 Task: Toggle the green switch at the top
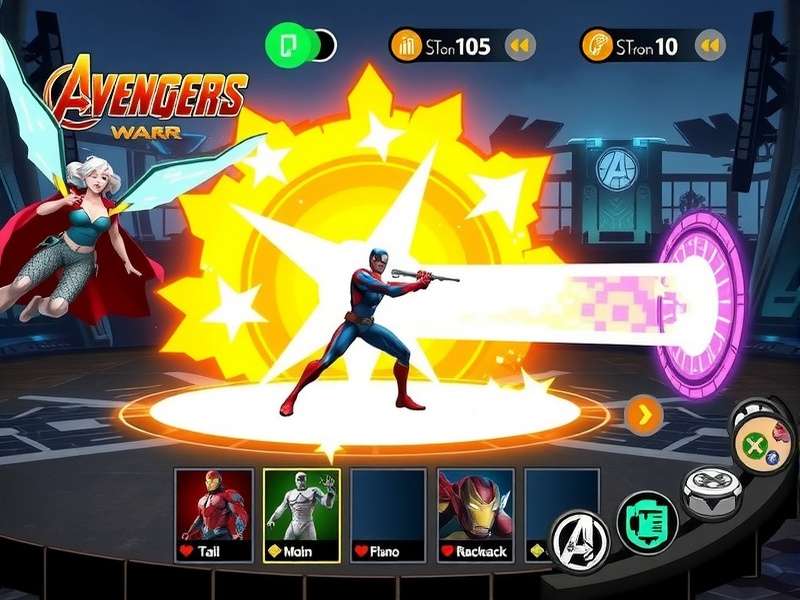coord(300,45)
